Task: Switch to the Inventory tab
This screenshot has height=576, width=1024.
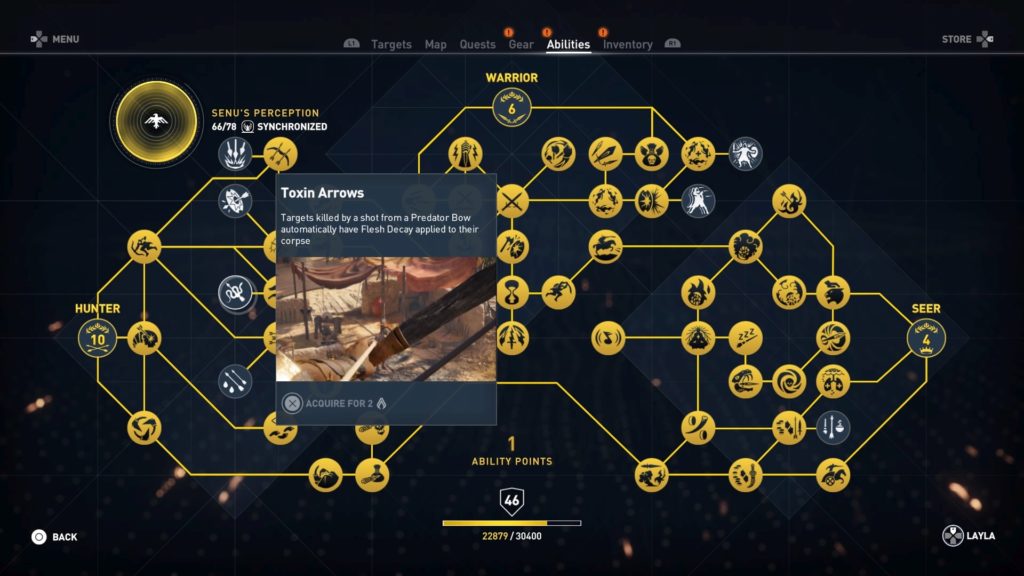Action: [x=627, y=44]
